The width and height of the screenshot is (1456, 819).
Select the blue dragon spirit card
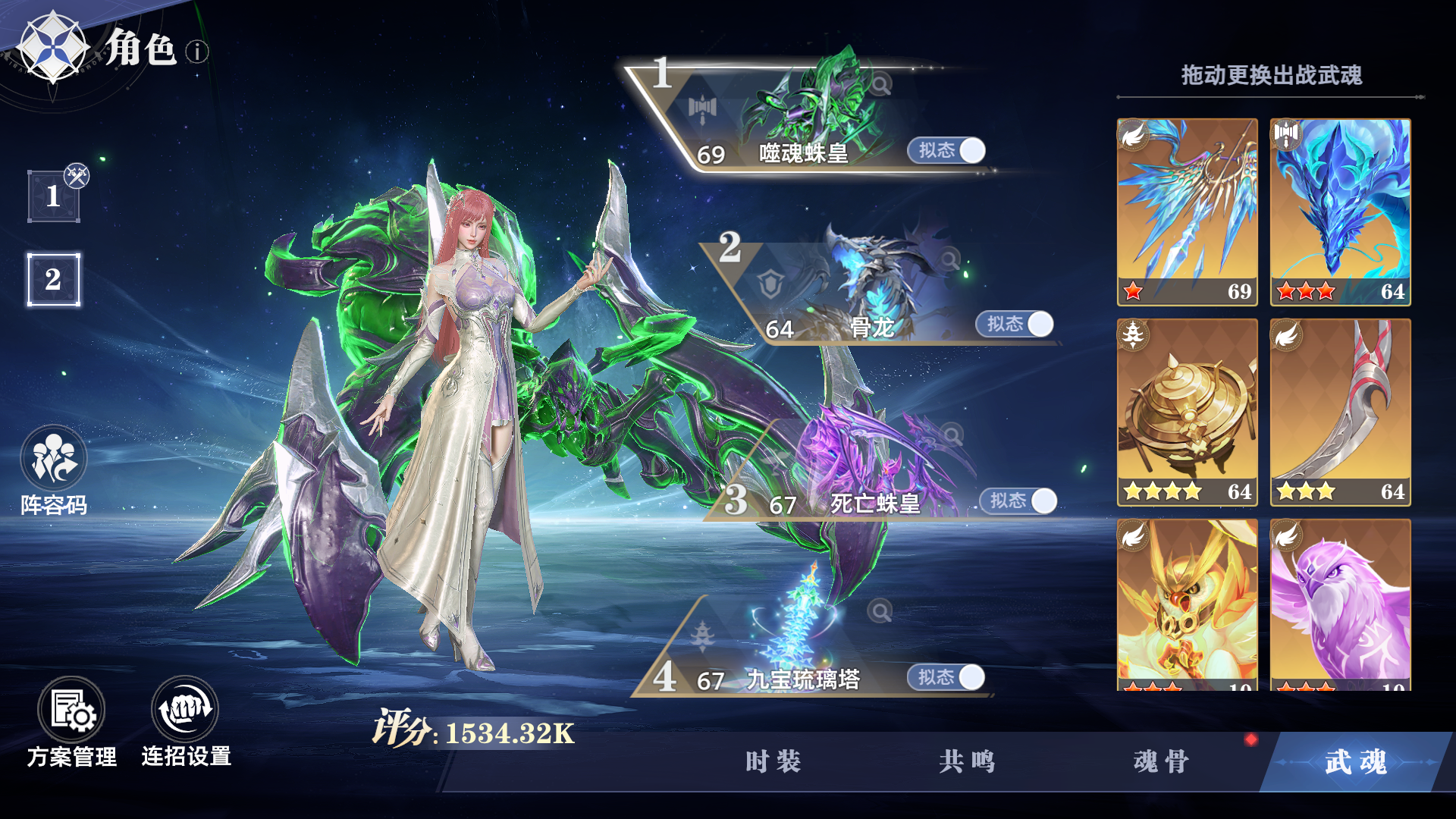point(1340,212)
